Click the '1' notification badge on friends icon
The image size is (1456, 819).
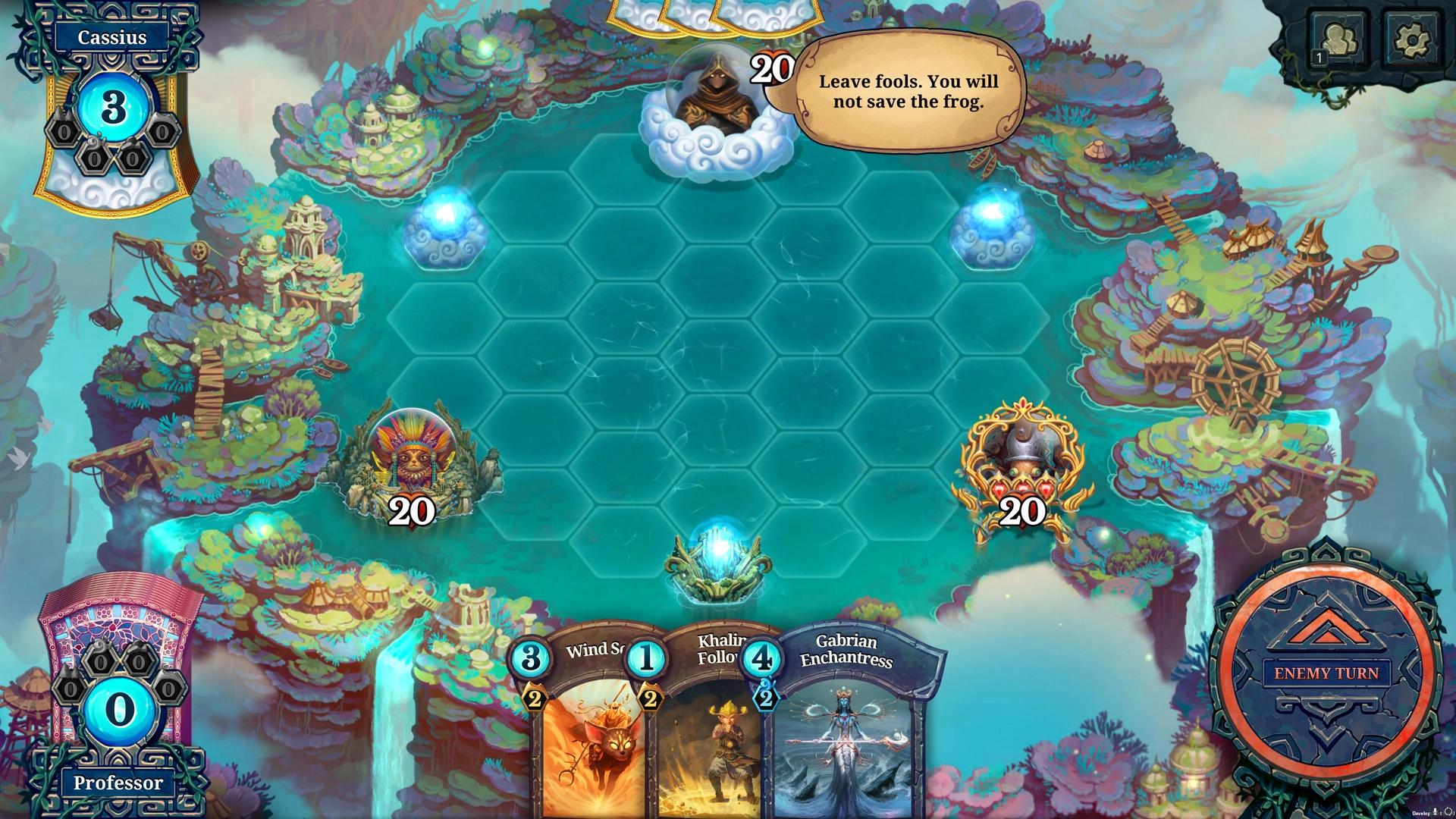pos(1319,57)
